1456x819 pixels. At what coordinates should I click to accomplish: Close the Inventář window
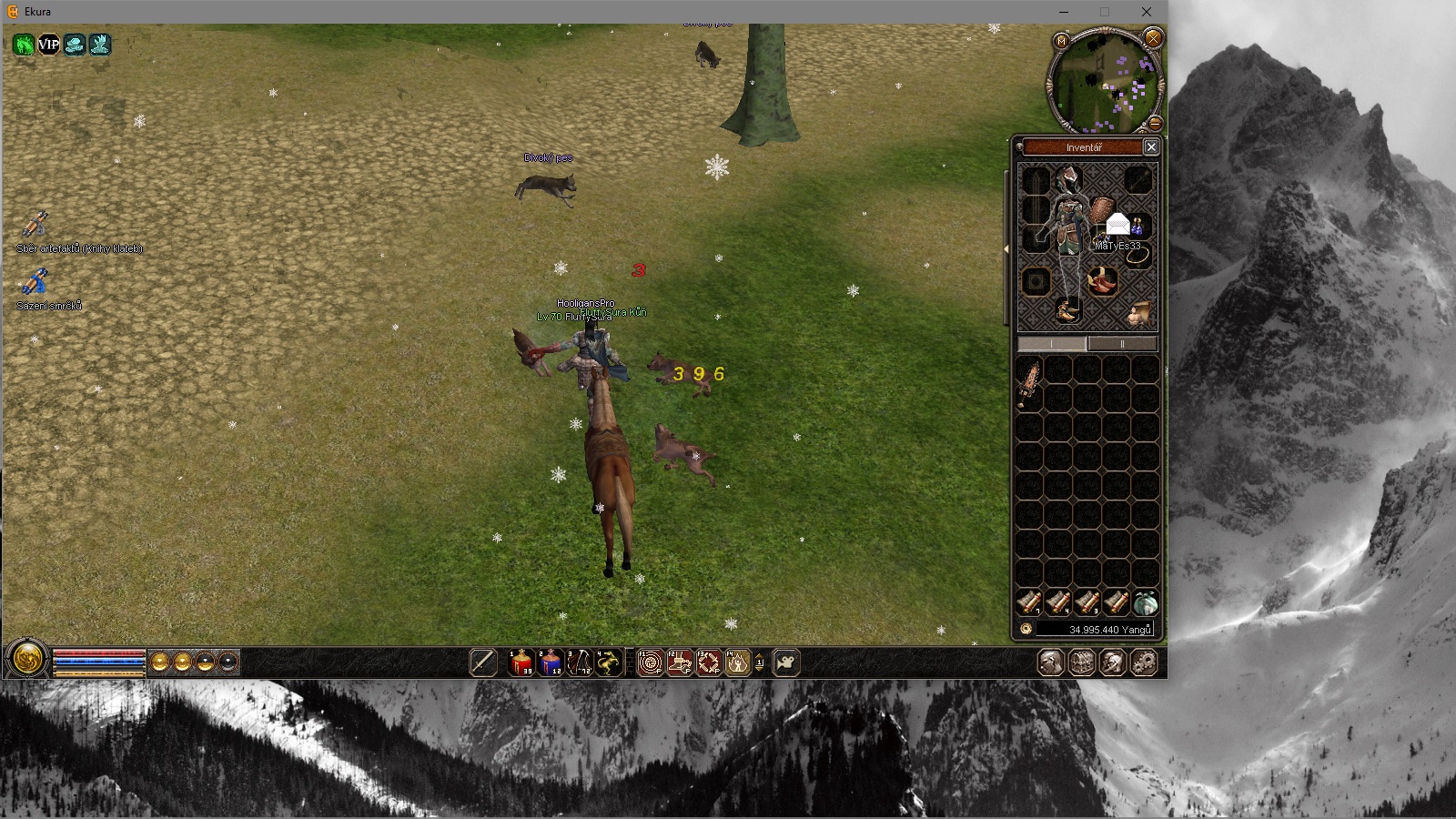(1151, 147)
